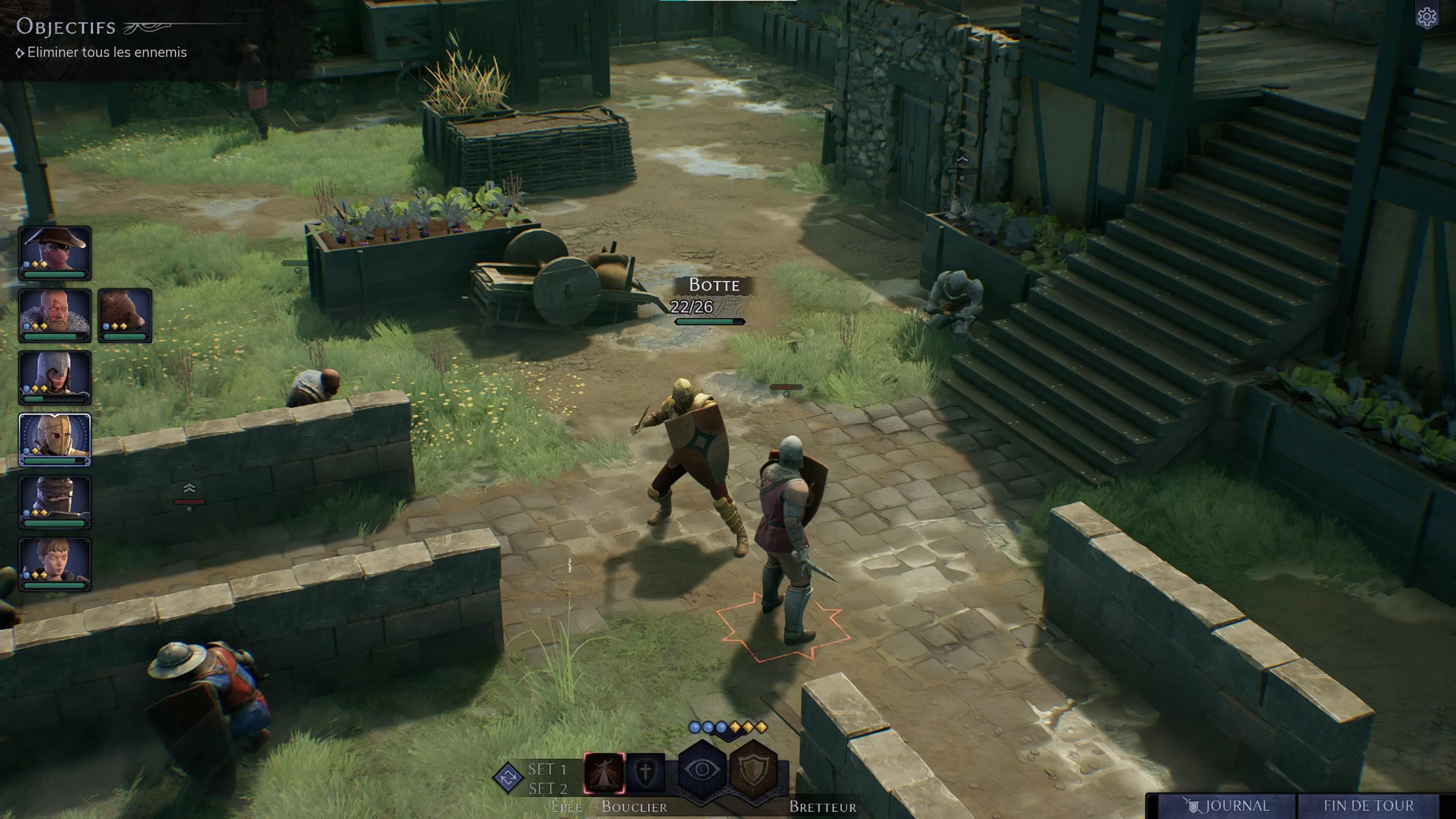Click the Objectifs tracker header
The width and height of the screenshot is (1456, 819).
click(66, 27)
